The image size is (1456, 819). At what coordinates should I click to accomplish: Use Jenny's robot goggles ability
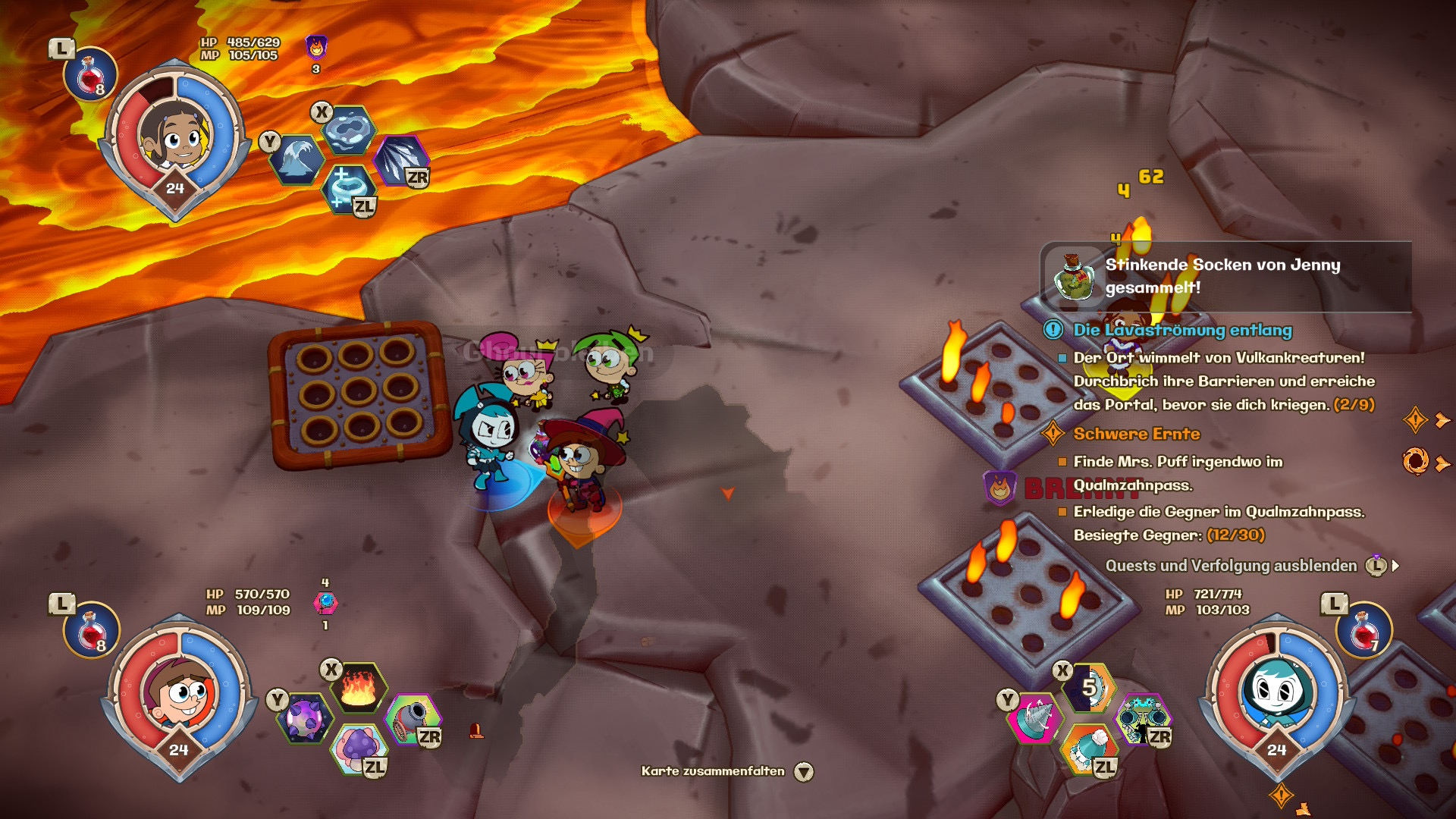pyautogui.click(x=1143, y=717)
